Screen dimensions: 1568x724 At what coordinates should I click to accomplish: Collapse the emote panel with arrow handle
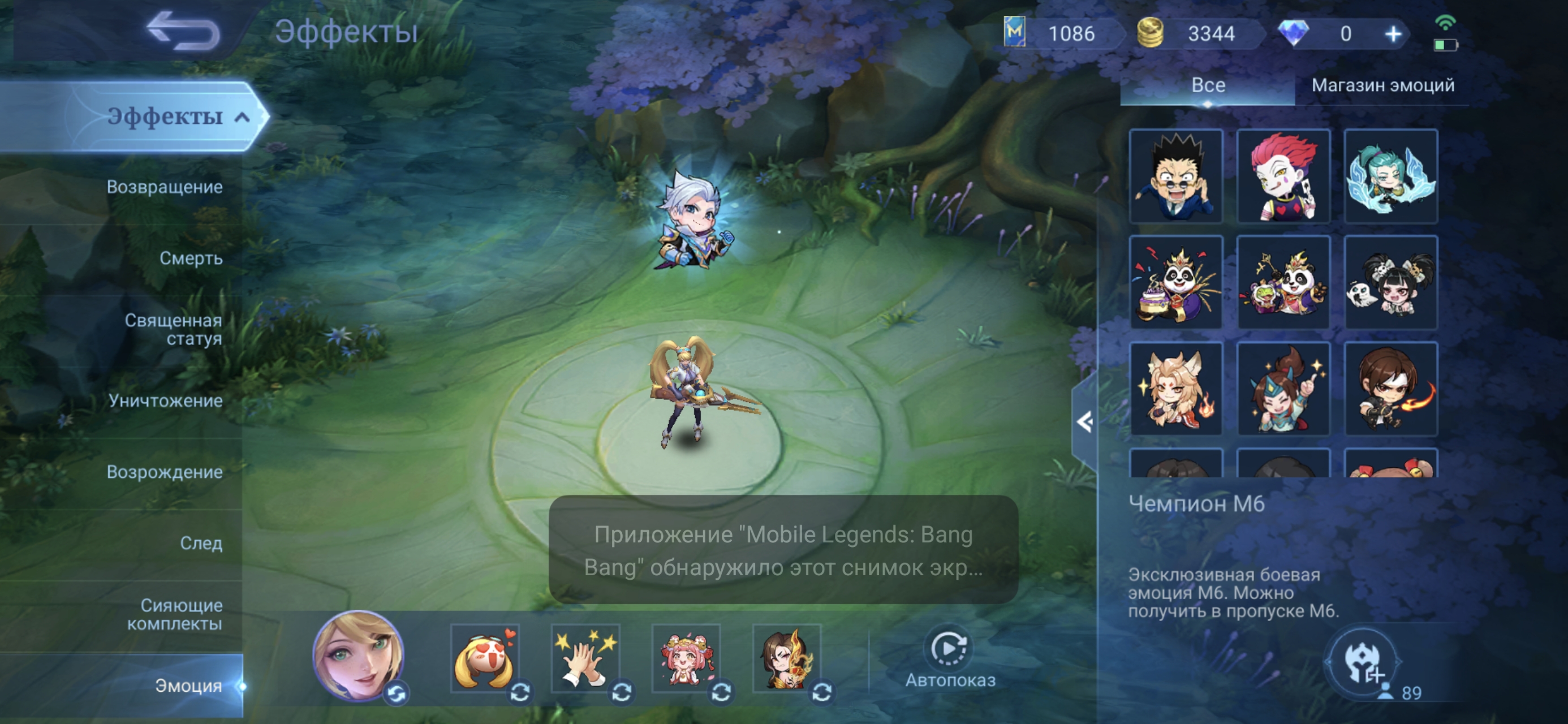(1084, 422)
